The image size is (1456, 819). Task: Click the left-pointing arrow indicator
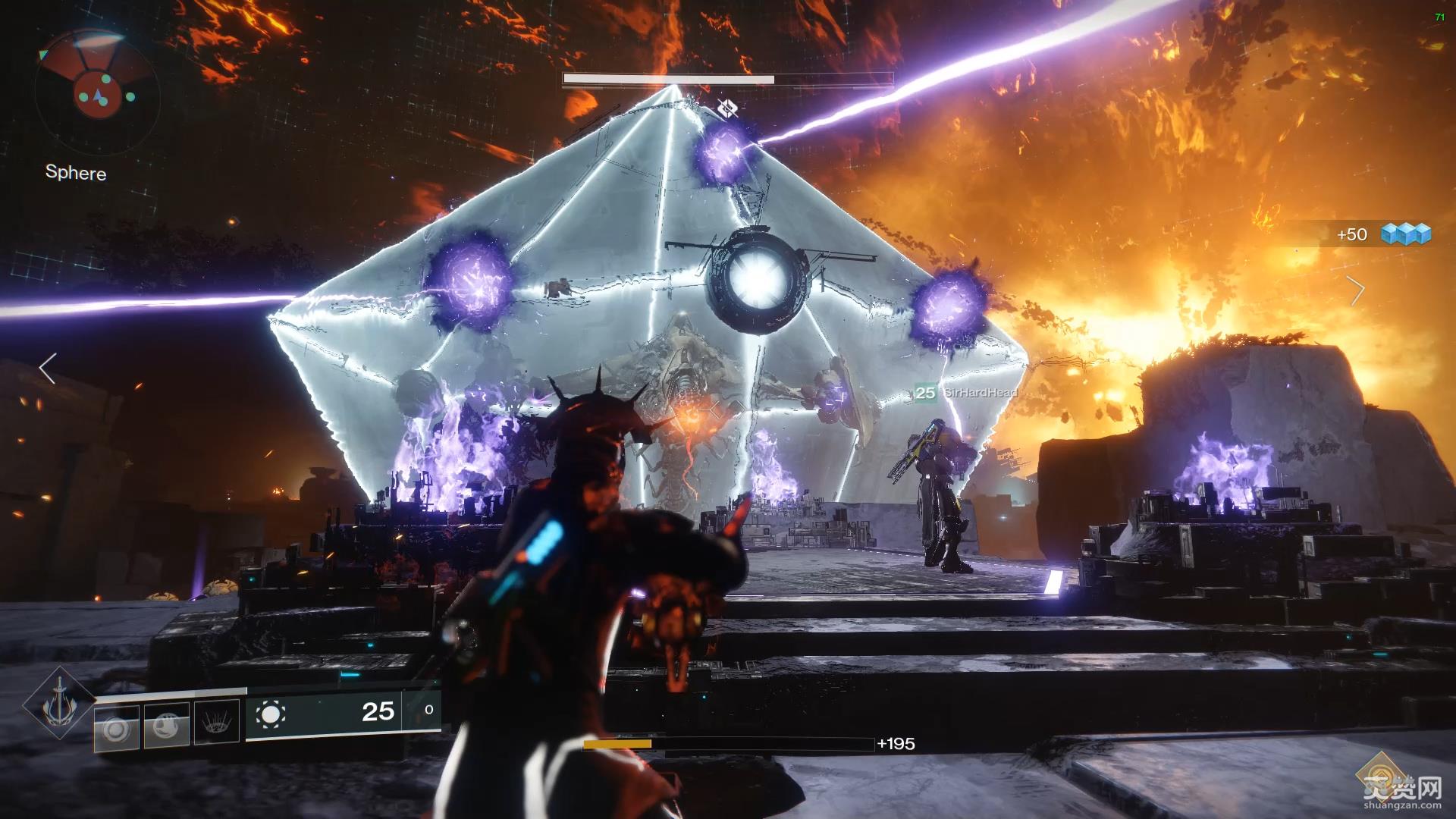(x=47, y=369)
